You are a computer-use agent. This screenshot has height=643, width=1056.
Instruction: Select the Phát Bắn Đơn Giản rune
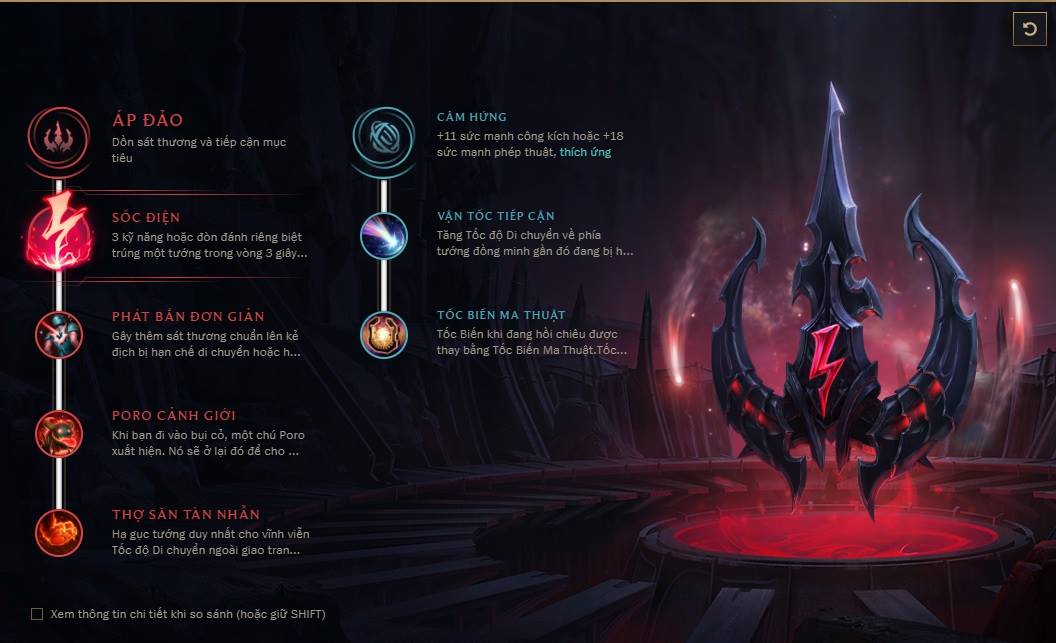[x=59, y=334]
